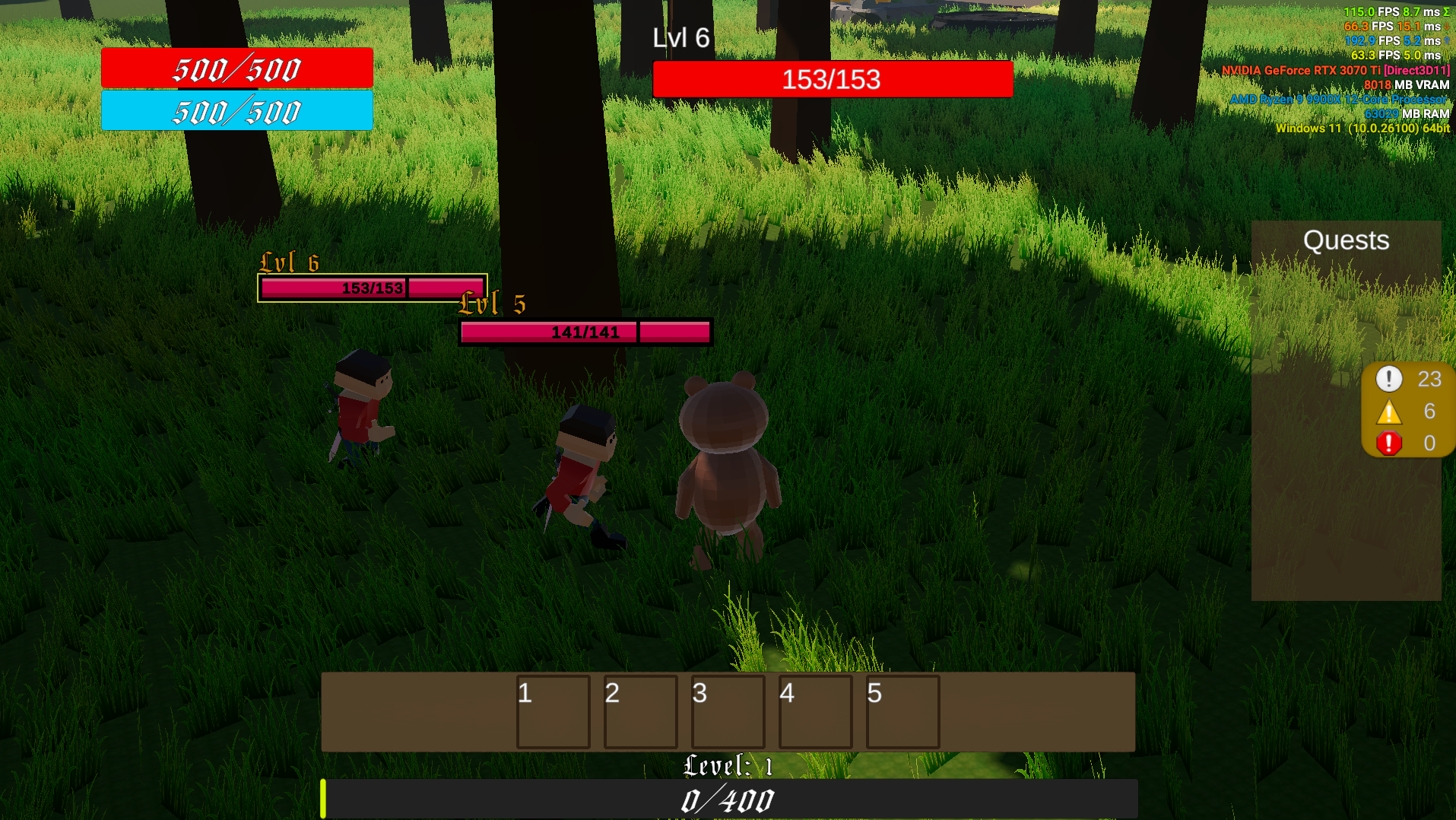This screenshot has width=1456, height=820.
Task: Activate hotbar slot number 2
Action: click(640, 712)
